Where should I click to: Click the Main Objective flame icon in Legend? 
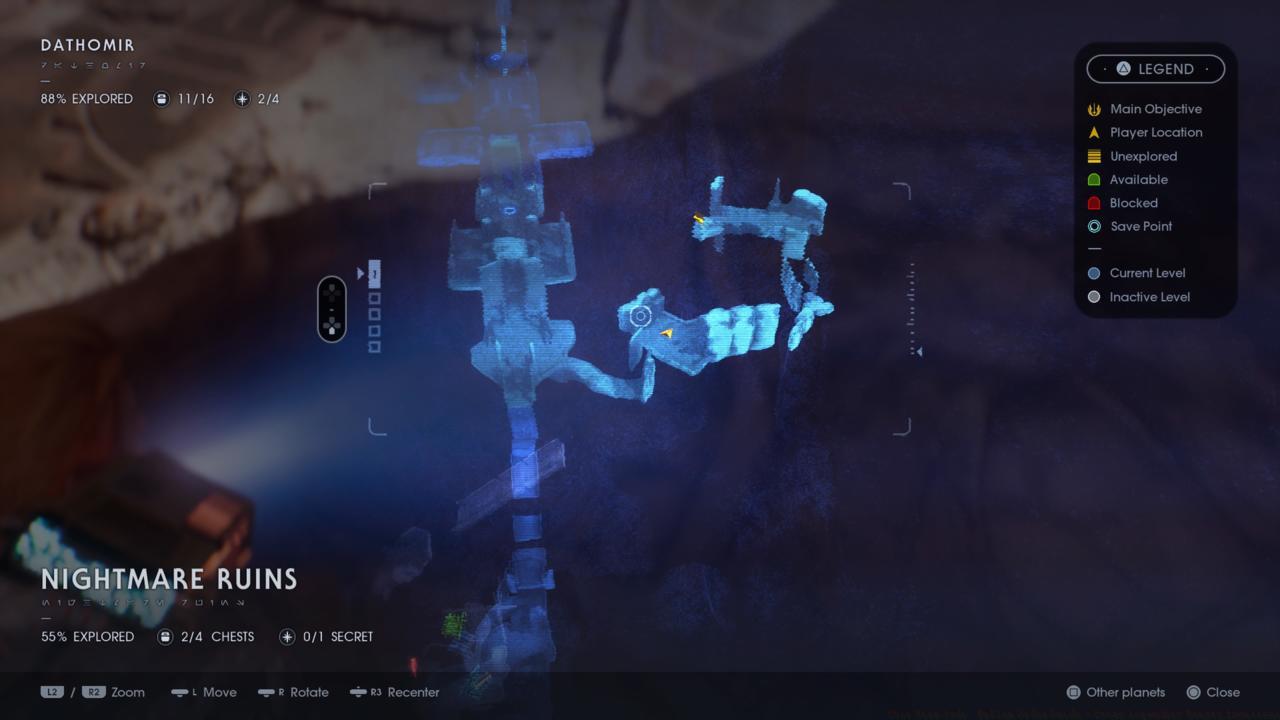pos(1093,109)
